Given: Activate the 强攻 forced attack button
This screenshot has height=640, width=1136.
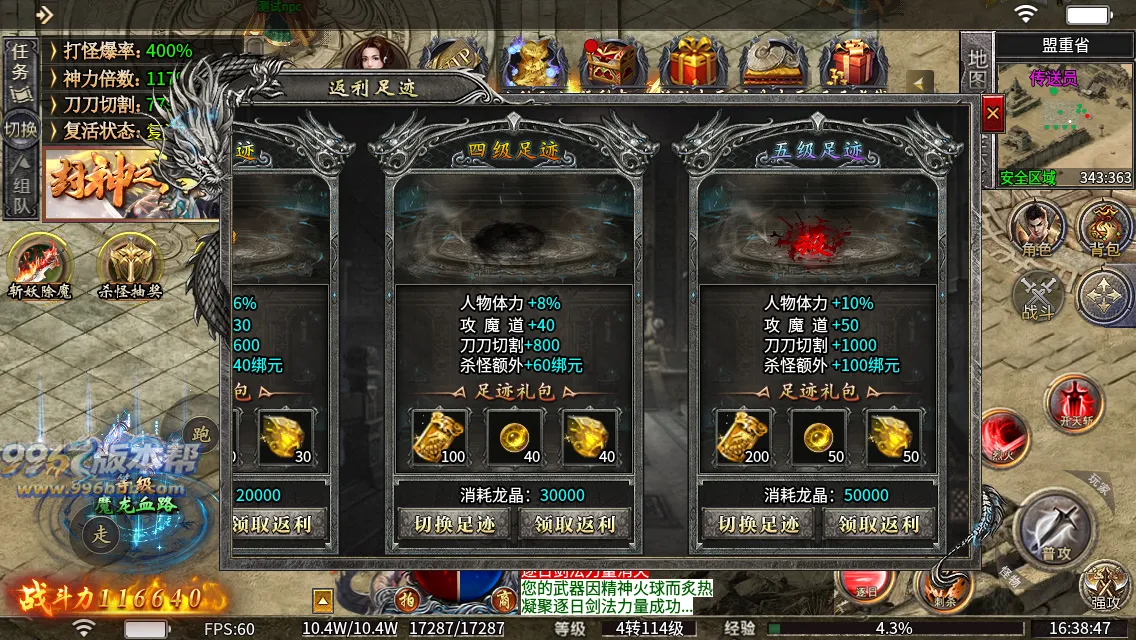Looking at the screenshot, I should pyautogui.click(x=1106, y=585).
